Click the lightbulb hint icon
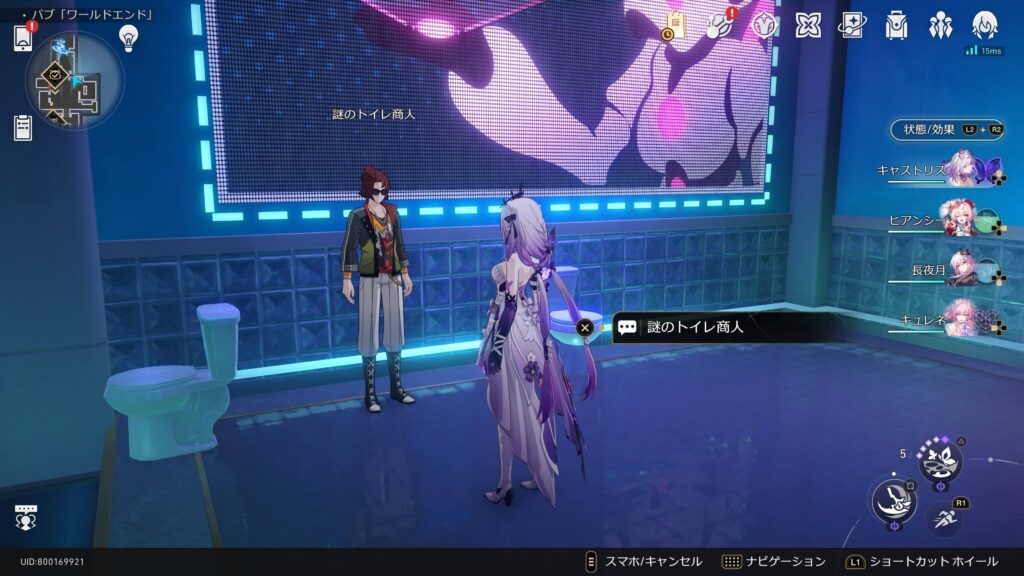The image size is (1024, 576). tap(128, 37)
